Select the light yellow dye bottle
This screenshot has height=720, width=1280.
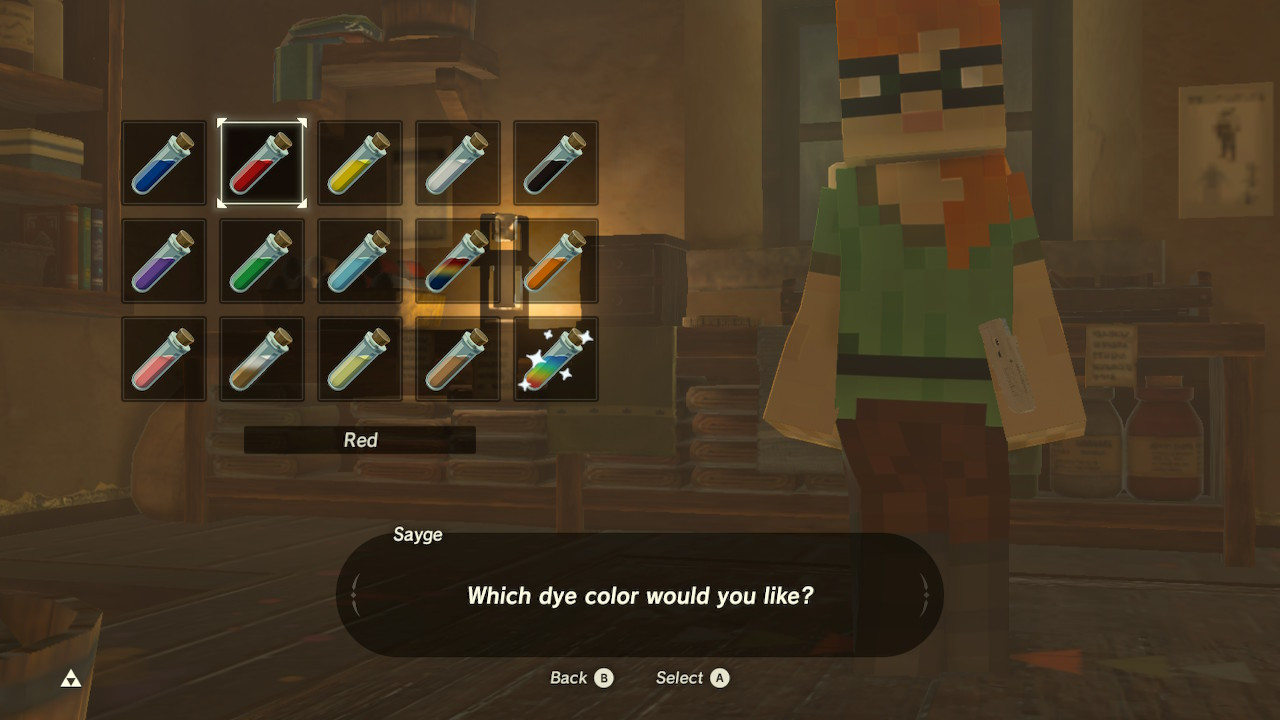point(359,359)
